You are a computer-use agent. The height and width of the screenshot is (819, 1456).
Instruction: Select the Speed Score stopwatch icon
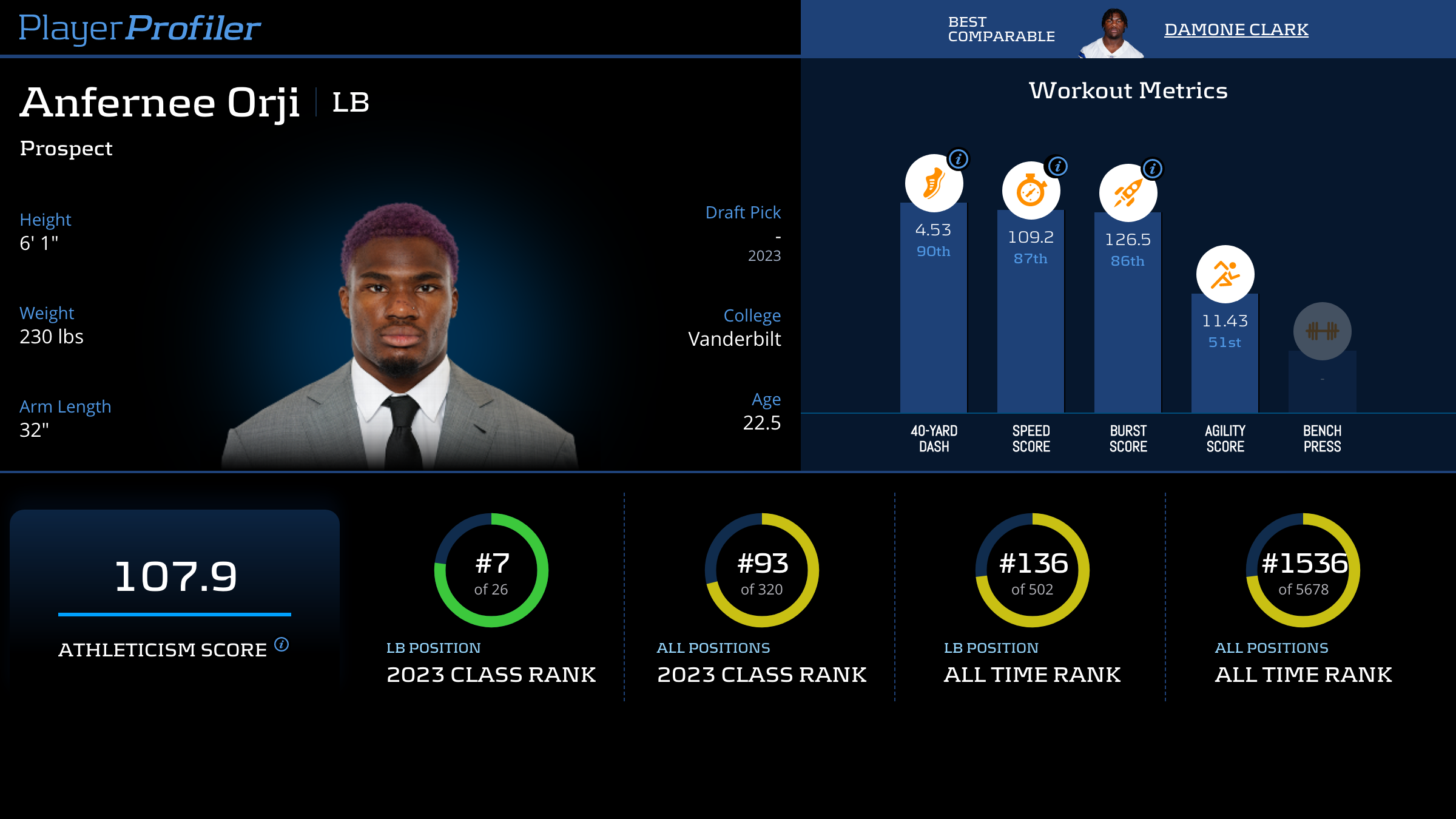1031,190
